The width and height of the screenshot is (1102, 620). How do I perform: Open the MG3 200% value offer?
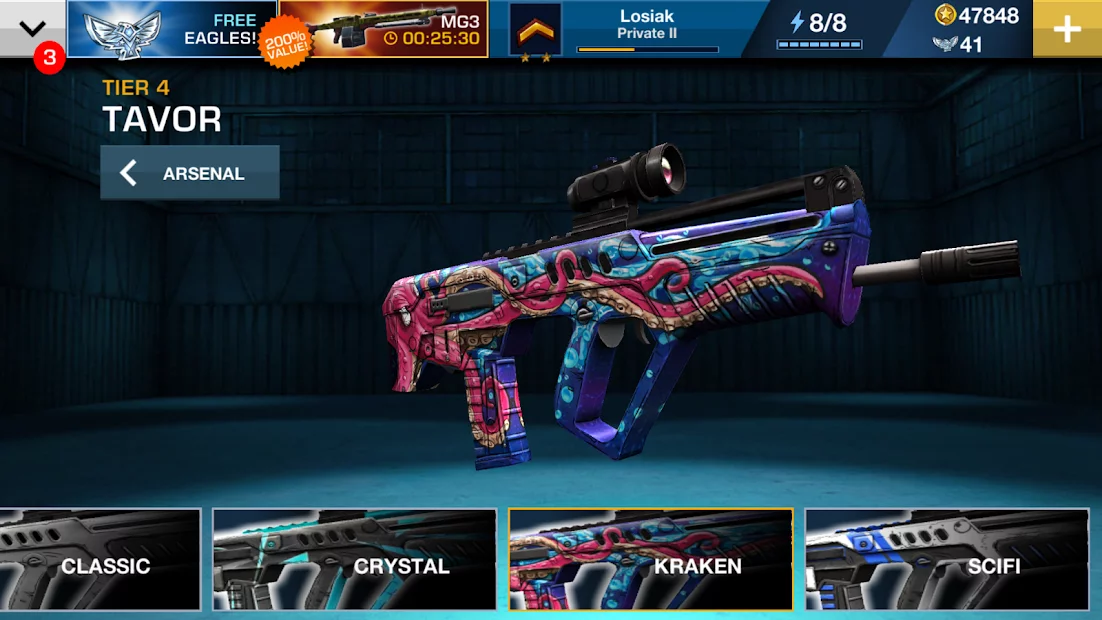pos(384,29)
